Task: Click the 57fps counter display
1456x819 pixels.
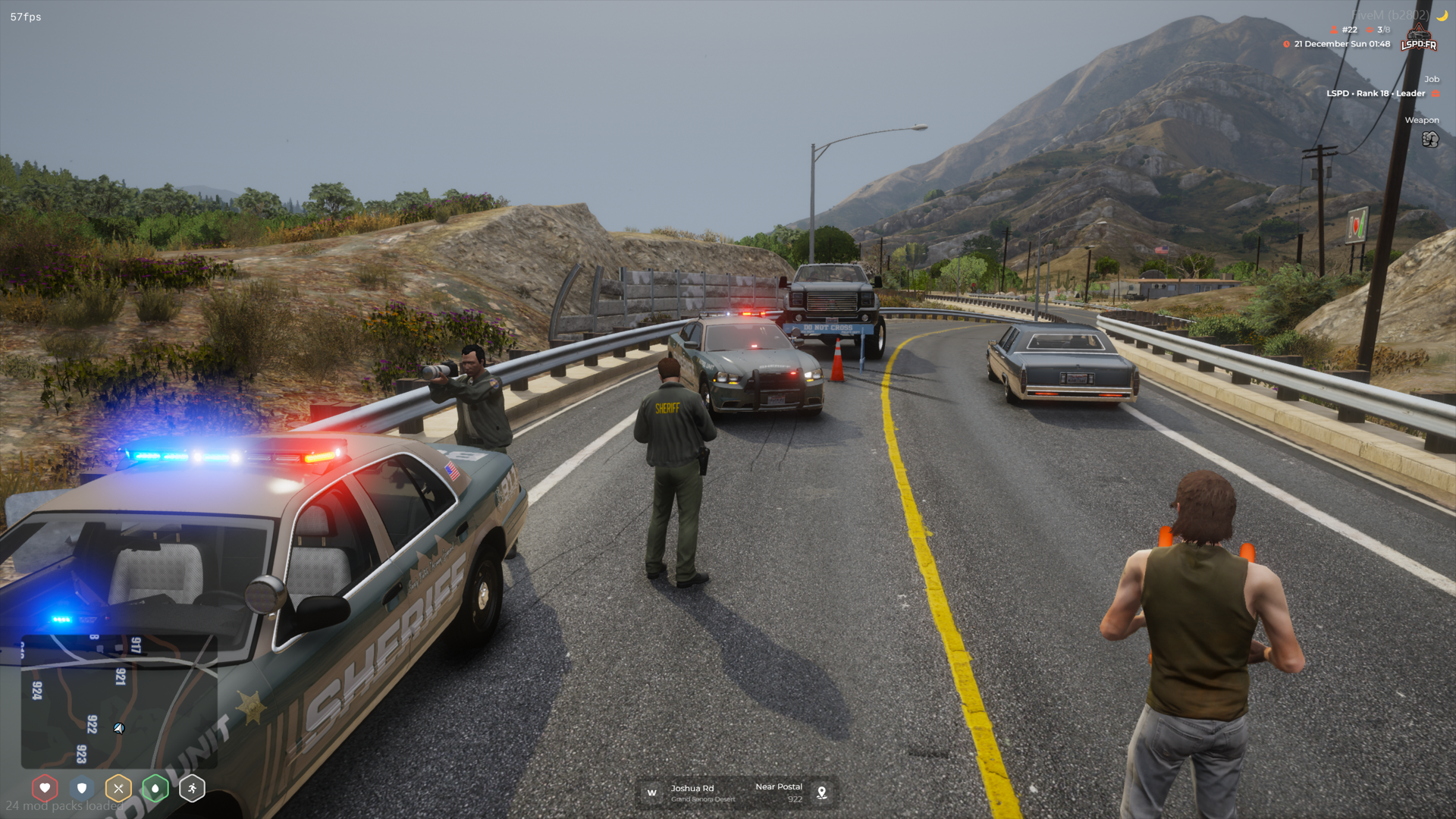Action: (x=24, y=15)
